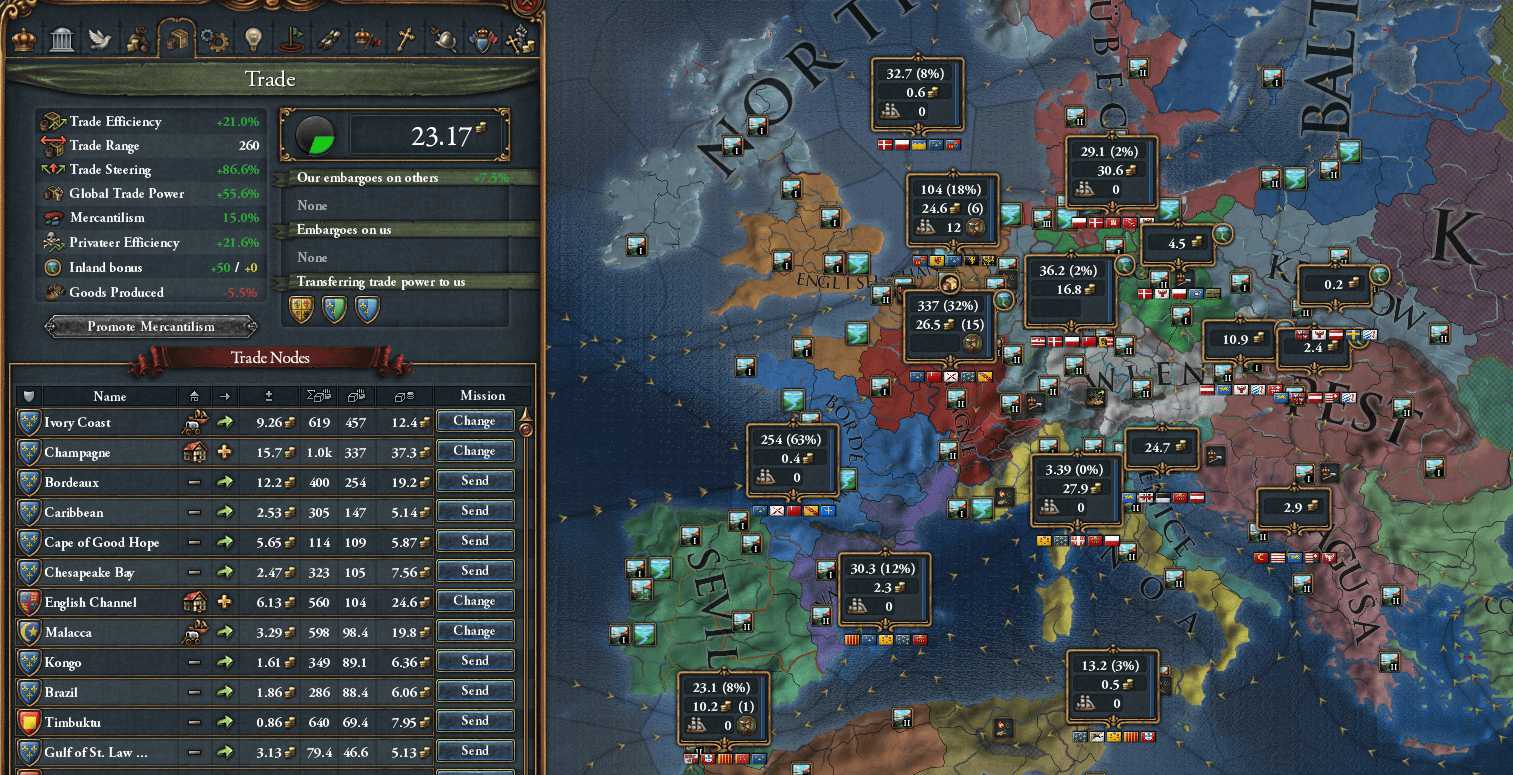Image resolution: width=1513 pixels, height=775 pixels.
Task: Change the Malacca trade mission
Action: pos(475,631)
